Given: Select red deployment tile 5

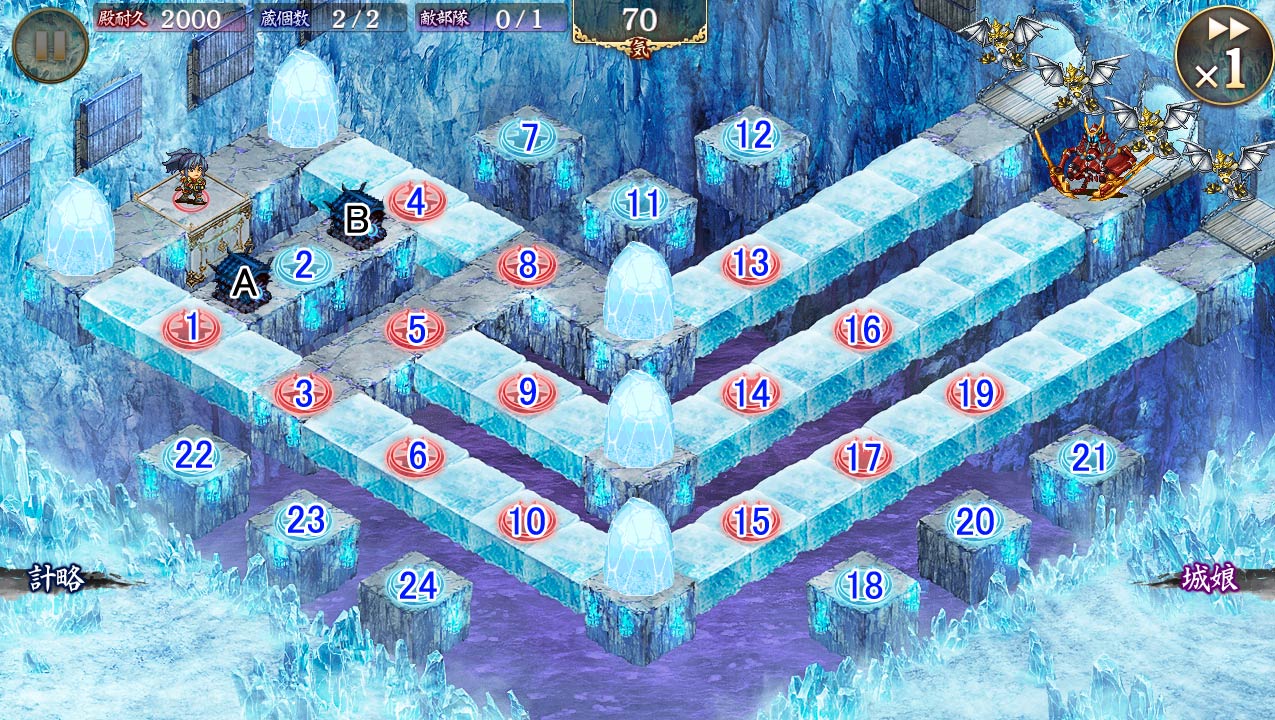Looking at the screenshot, I should click(x=415, y=329).
